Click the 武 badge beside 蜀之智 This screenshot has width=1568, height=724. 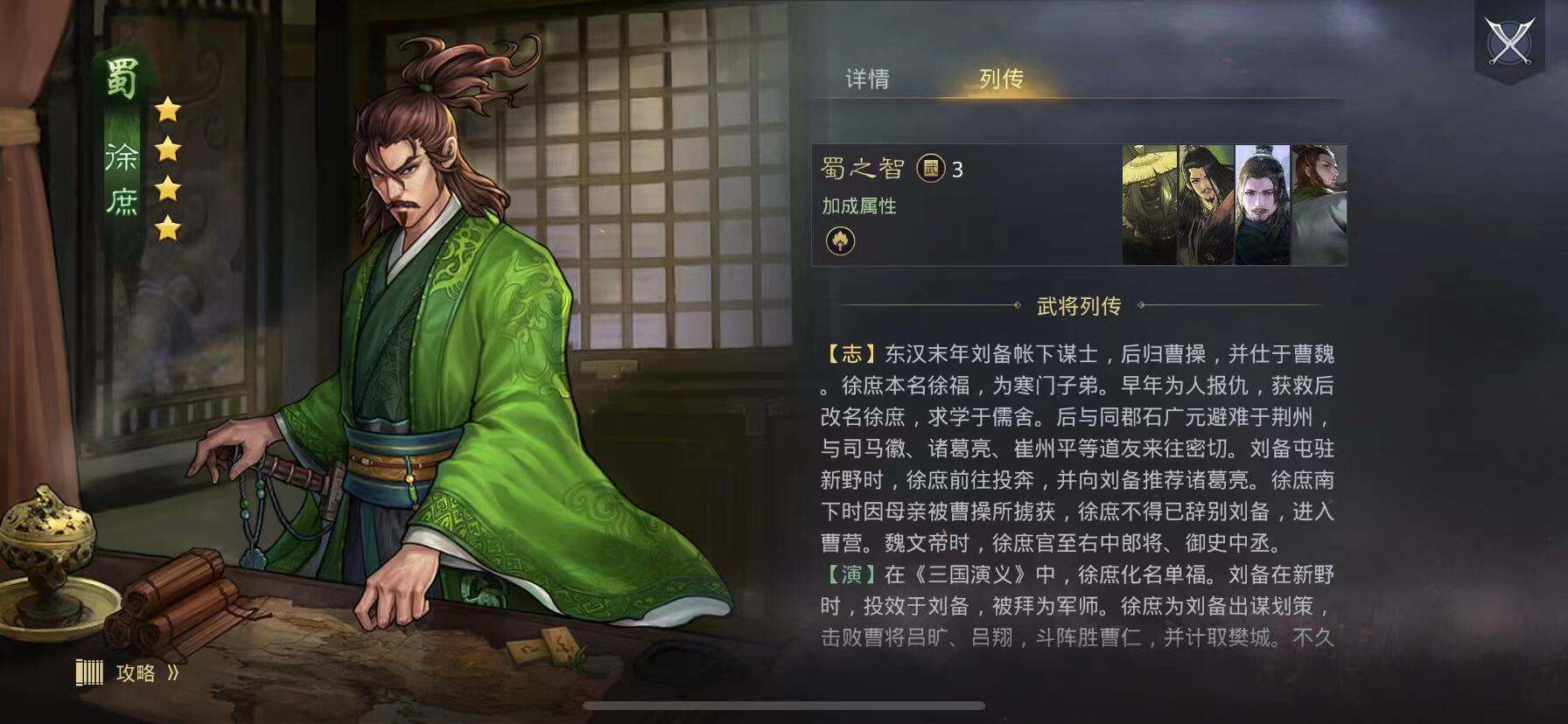point(930,168)
